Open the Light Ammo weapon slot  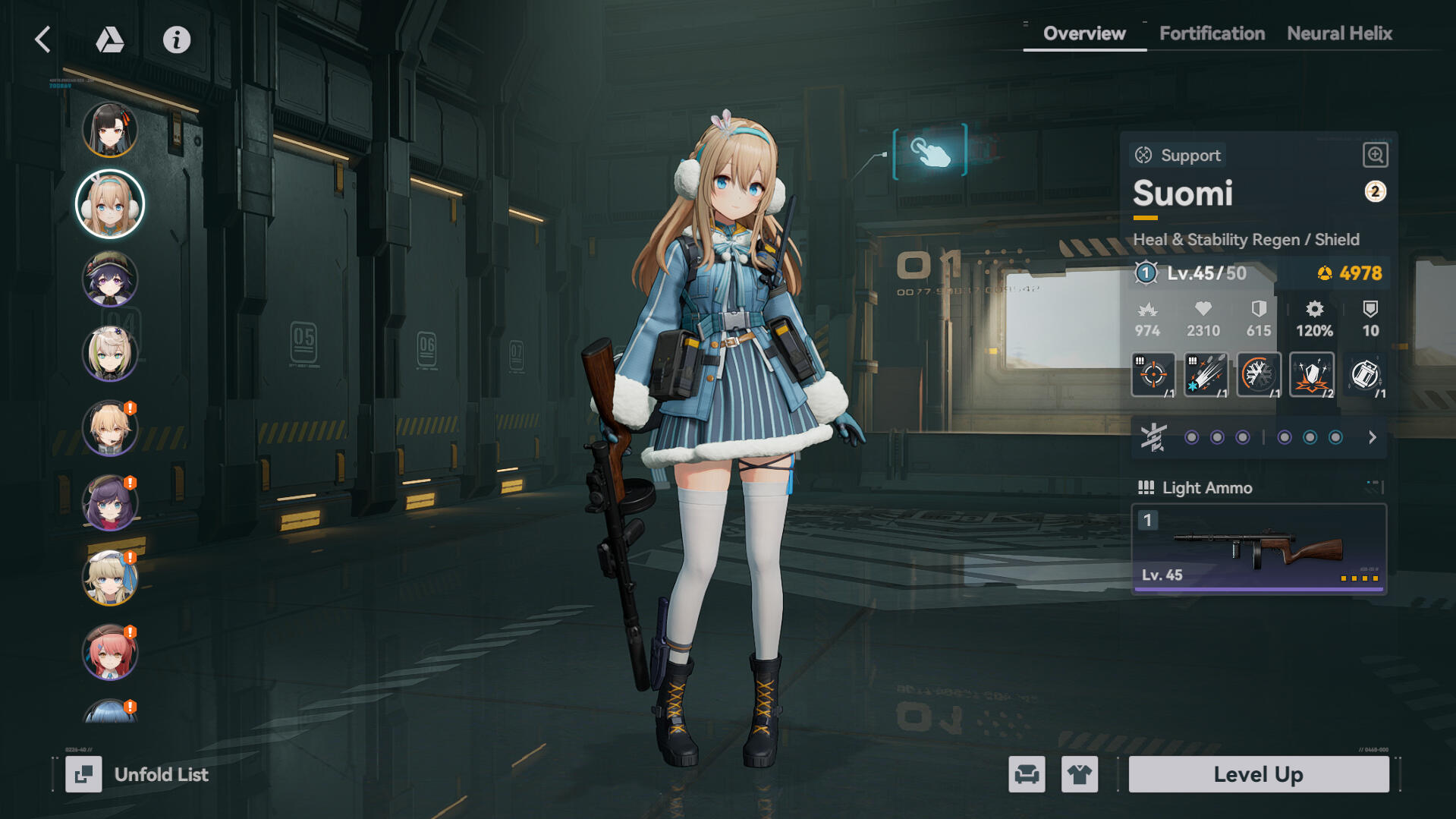click(1258, 548)
